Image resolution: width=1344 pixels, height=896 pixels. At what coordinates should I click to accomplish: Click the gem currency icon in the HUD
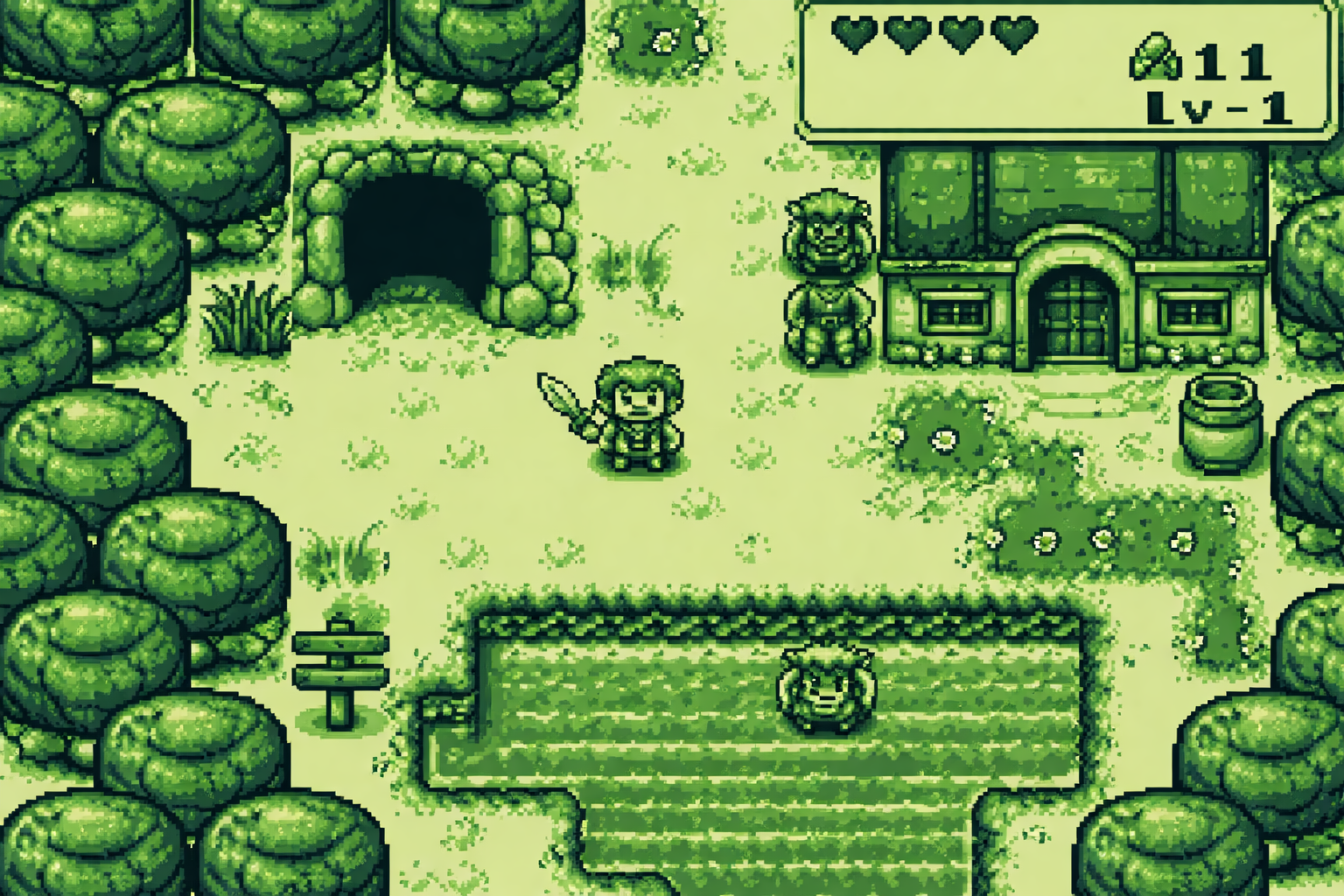pyautogui.click(x=1157, y=58)
